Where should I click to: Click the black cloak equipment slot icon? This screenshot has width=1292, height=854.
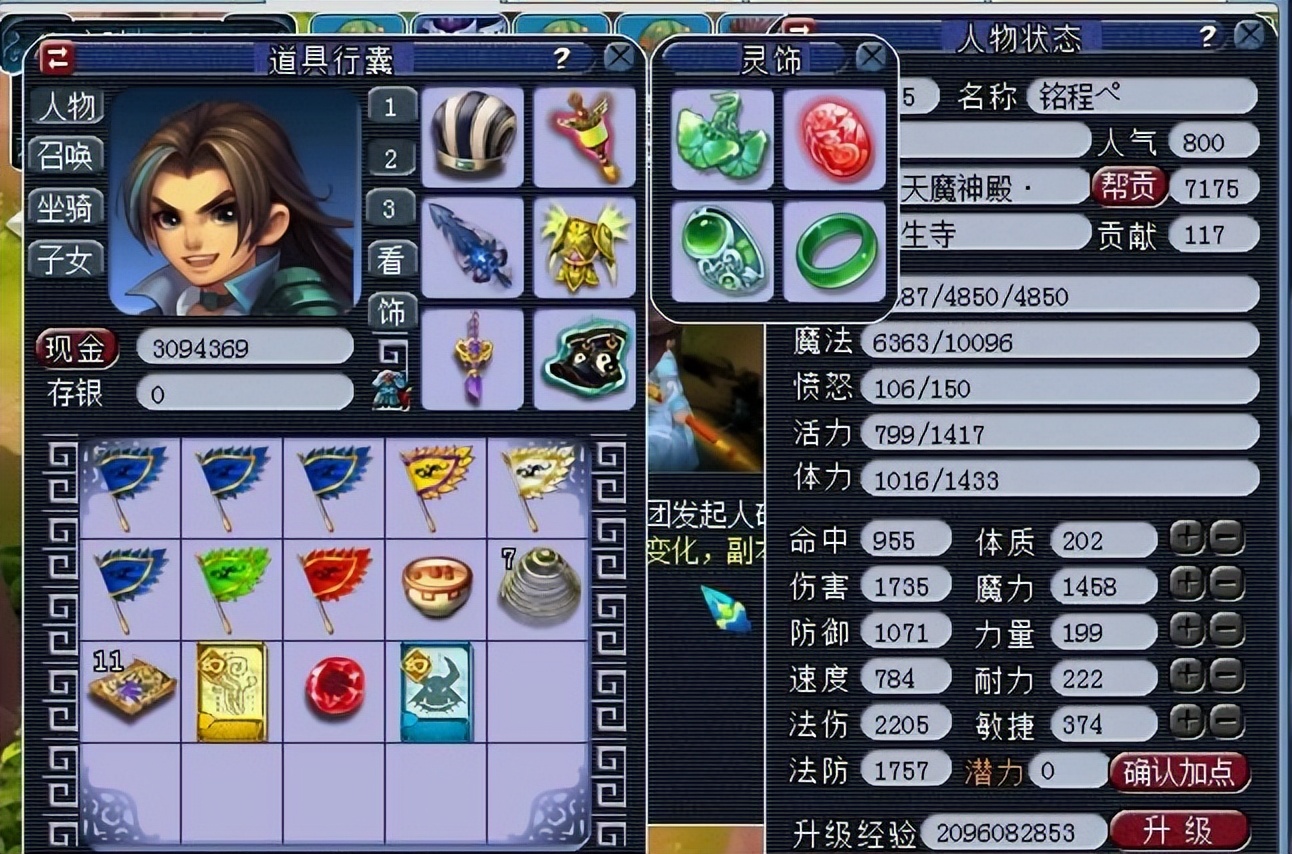coord(583,359)
